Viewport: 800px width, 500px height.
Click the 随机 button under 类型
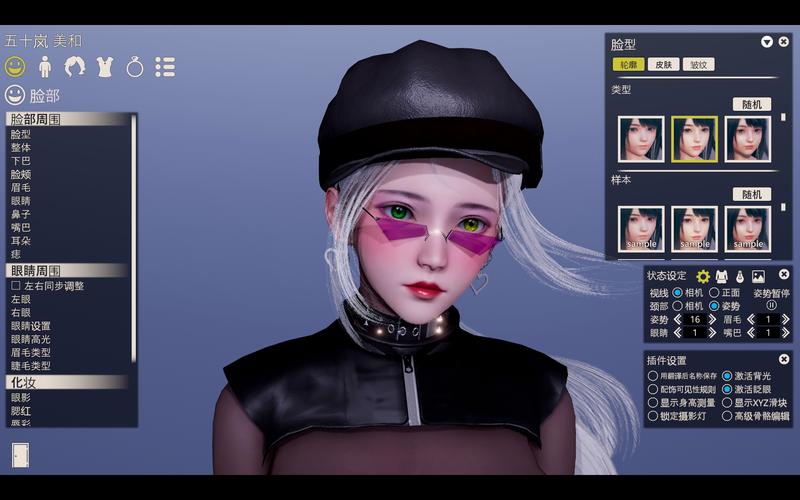(751, 104)
